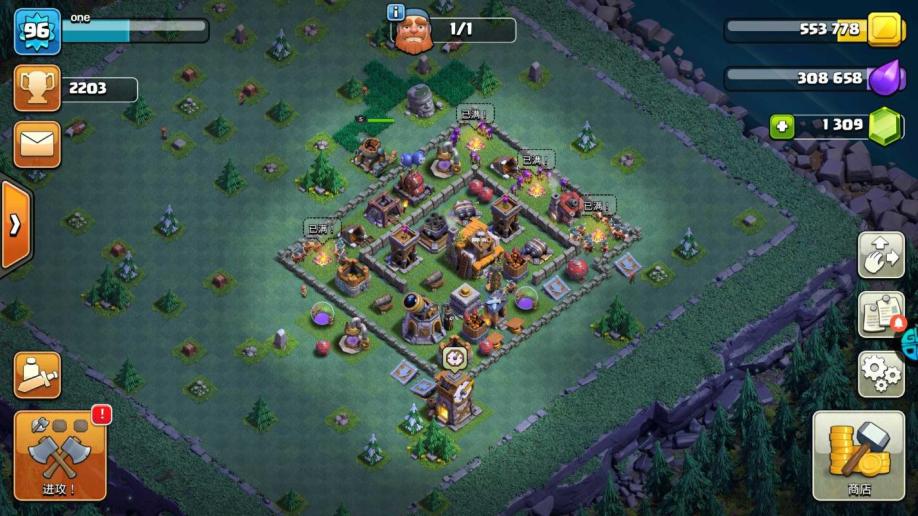Image resolution: width=918 pixels, height=516 pixels.
Task: Expand the orange side arrow panel
Action: pyautogui.click(x=15, y=225)
